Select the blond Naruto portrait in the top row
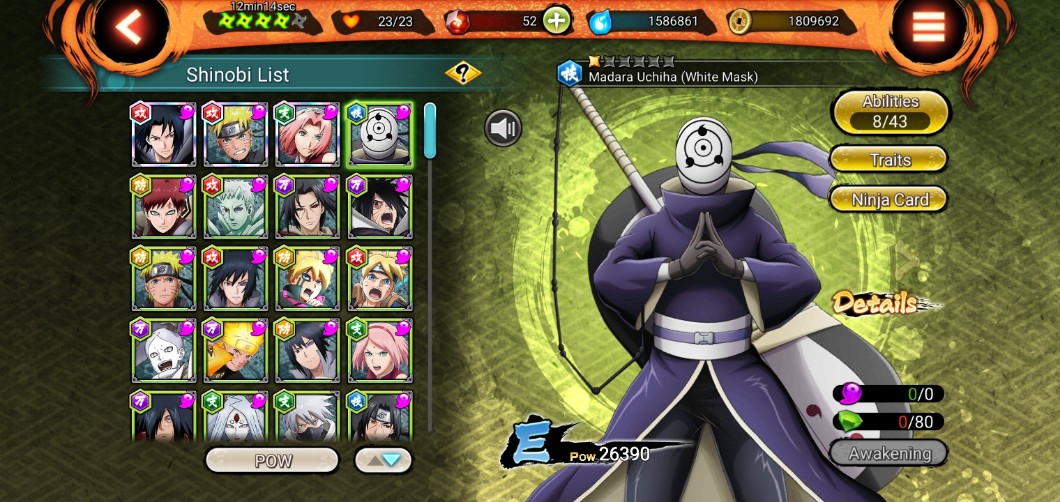Viewport: 1060px width, 502px height. tap(235, 134)
